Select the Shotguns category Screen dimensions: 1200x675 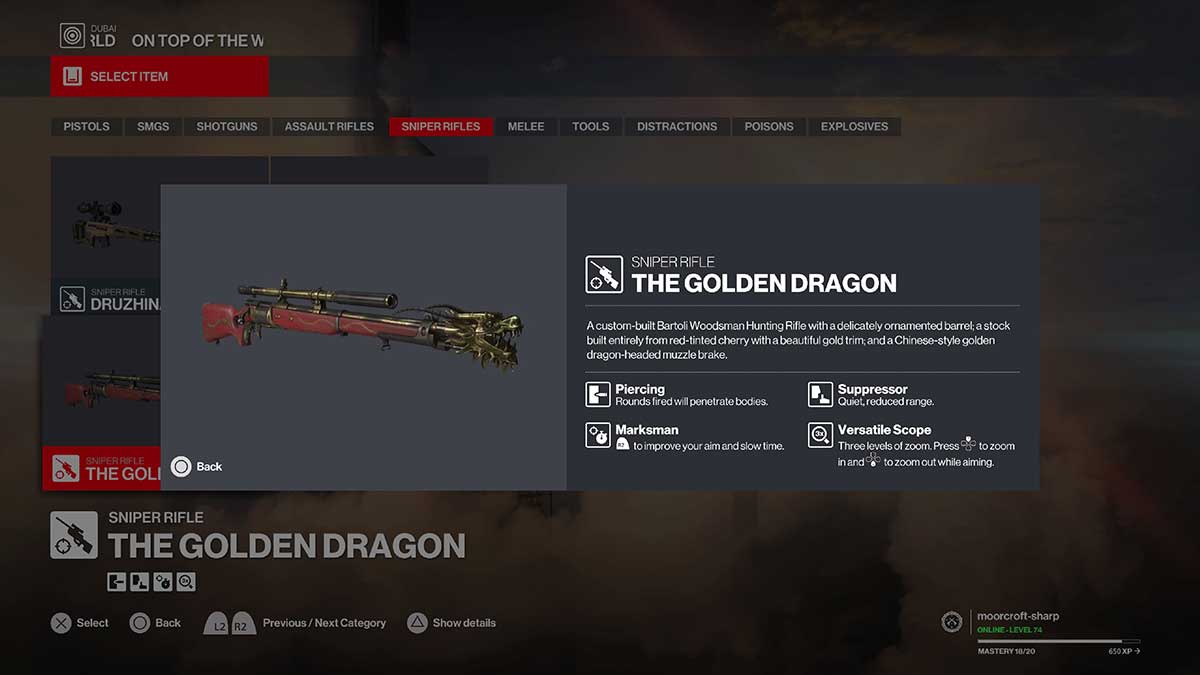click(227, 127)
